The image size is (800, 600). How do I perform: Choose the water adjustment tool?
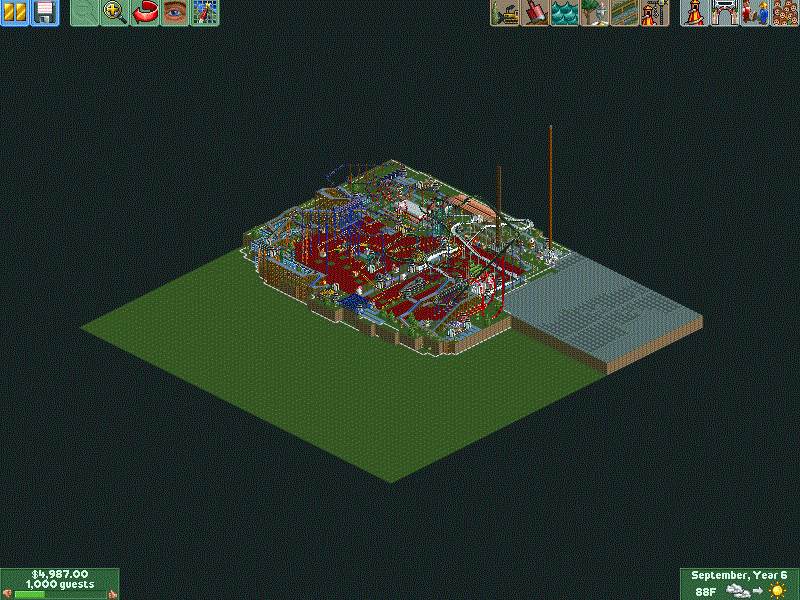click(565, 13)
